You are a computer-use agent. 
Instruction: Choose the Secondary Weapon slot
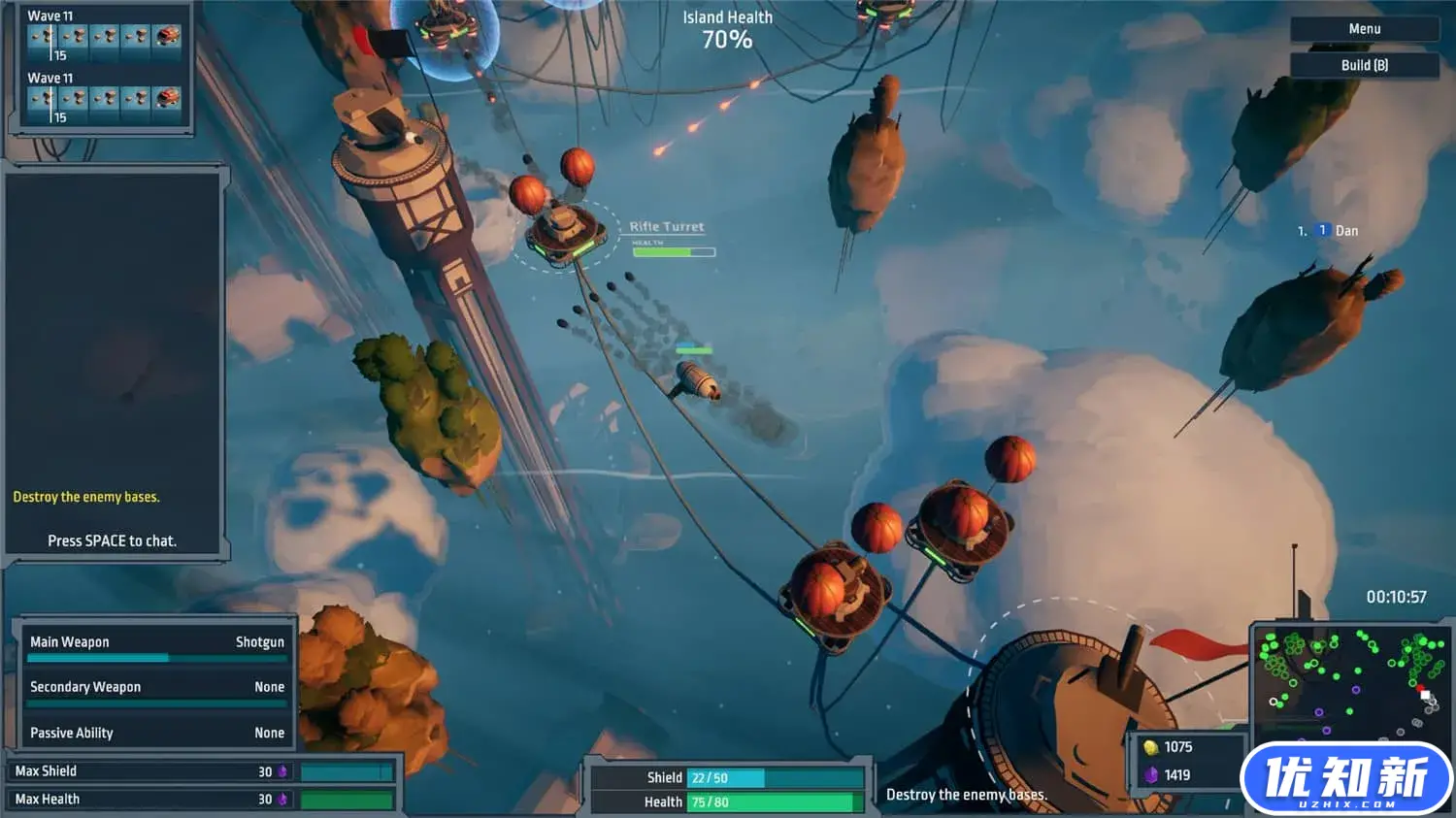(156, 687)
